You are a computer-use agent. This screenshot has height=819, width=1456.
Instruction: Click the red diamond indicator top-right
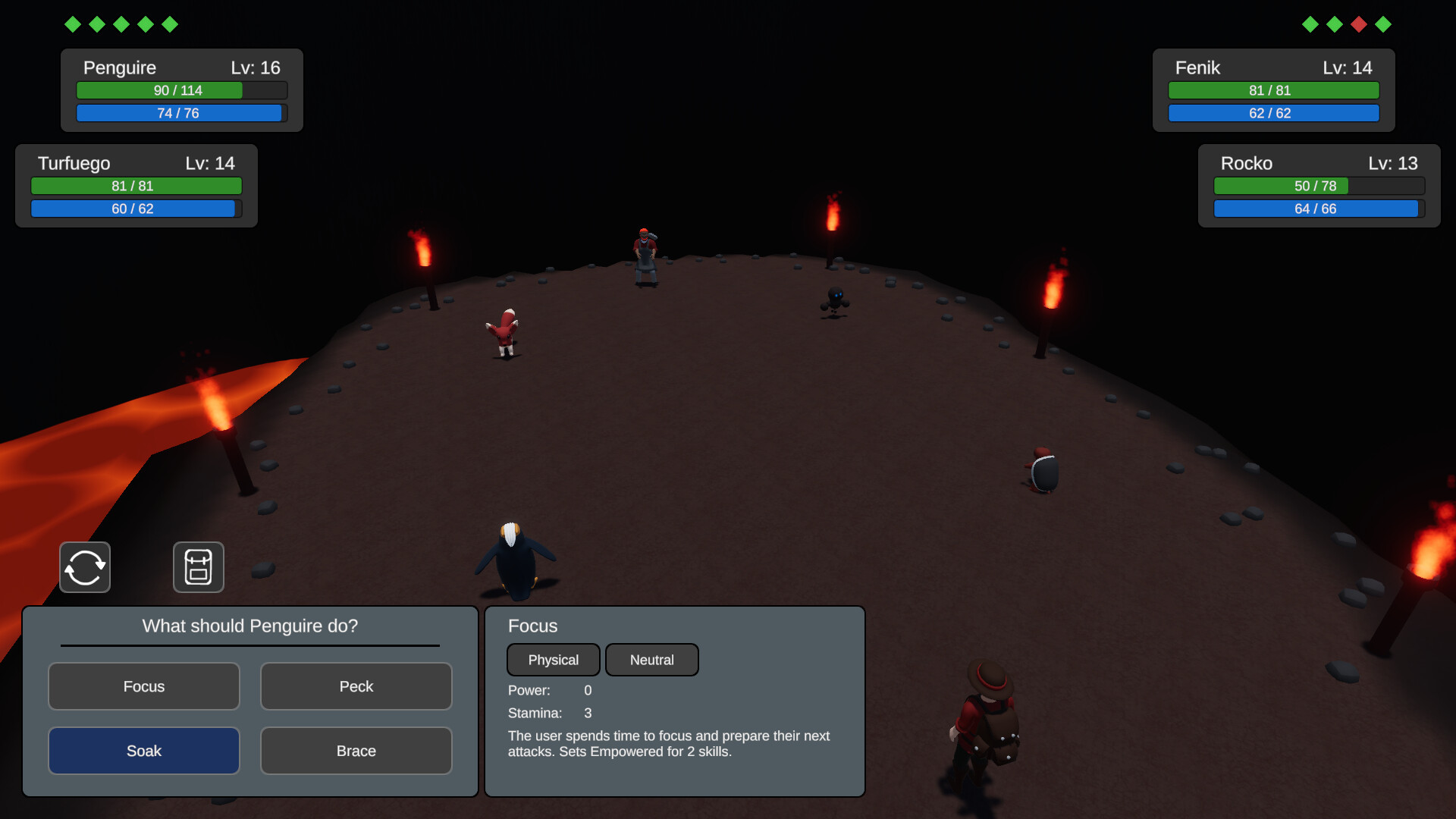click(1359, 24)
